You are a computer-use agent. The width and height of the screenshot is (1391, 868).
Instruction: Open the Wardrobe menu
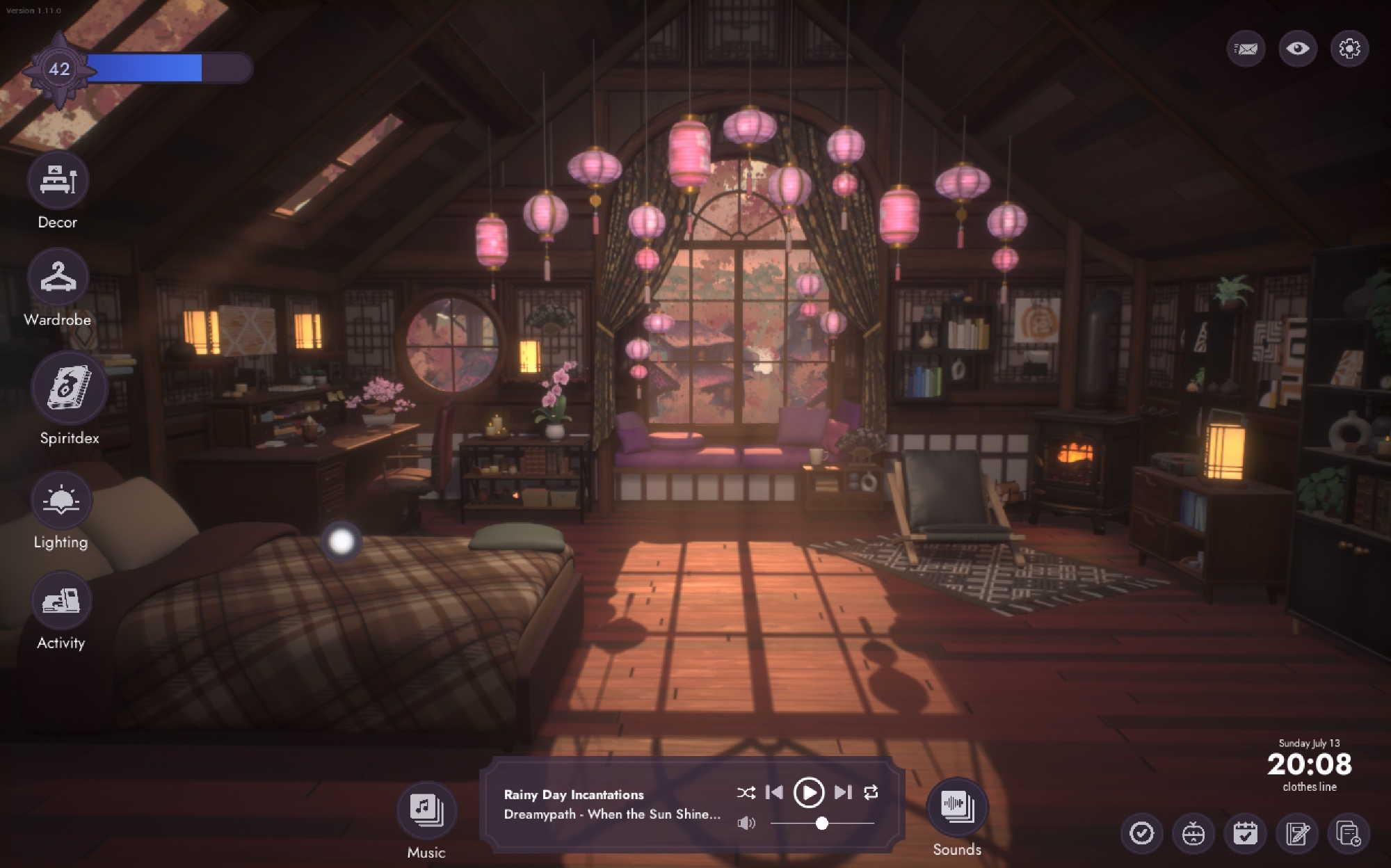(x=58, y=277)
